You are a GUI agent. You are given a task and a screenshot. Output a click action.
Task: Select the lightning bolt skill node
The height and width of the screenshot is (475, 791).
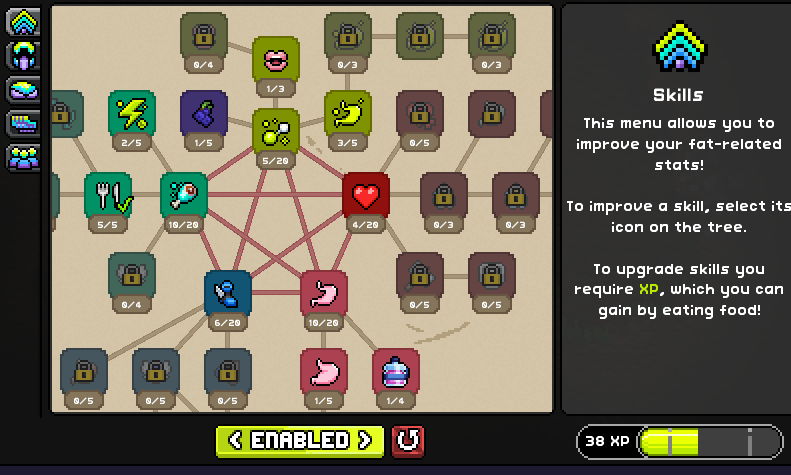click(132, 113)
